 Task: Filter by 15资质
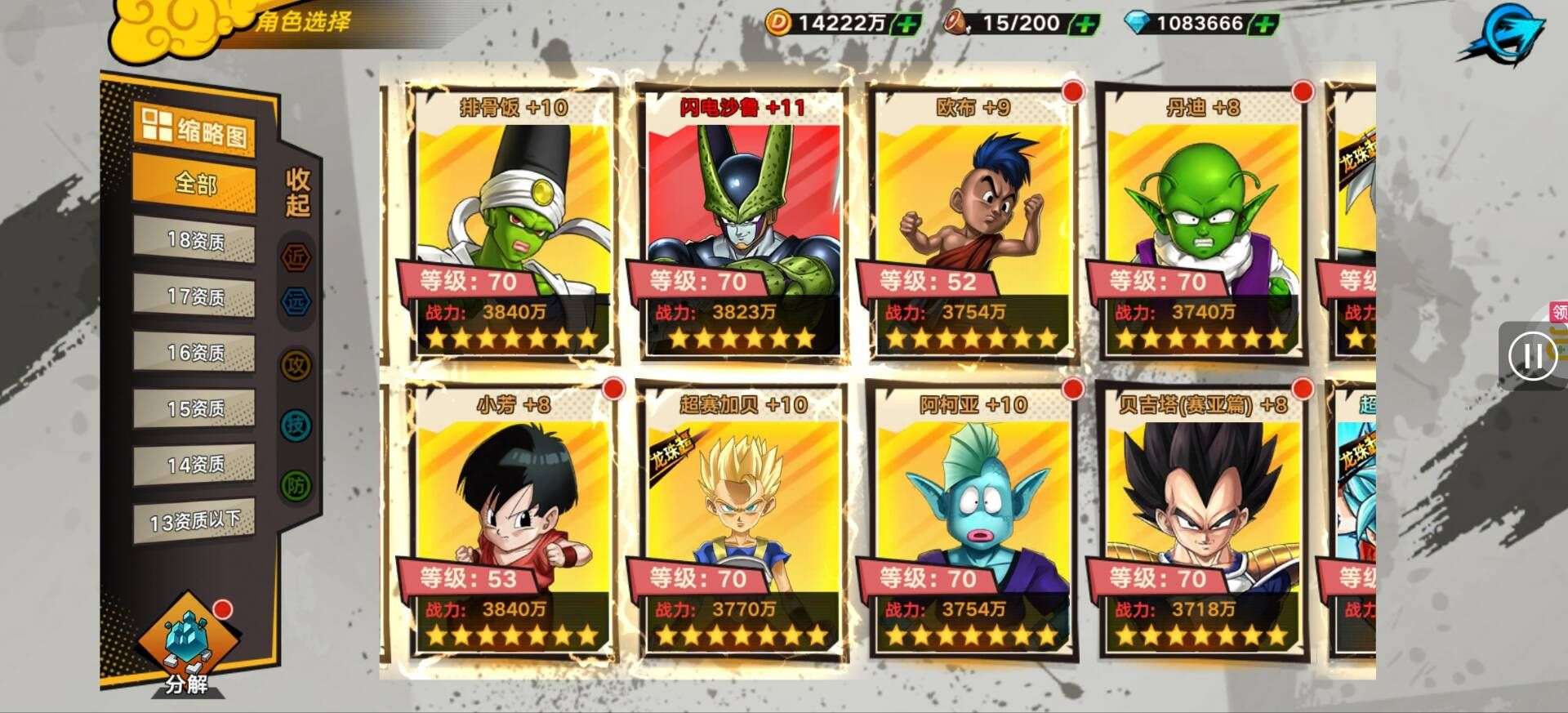pos(195,408)
